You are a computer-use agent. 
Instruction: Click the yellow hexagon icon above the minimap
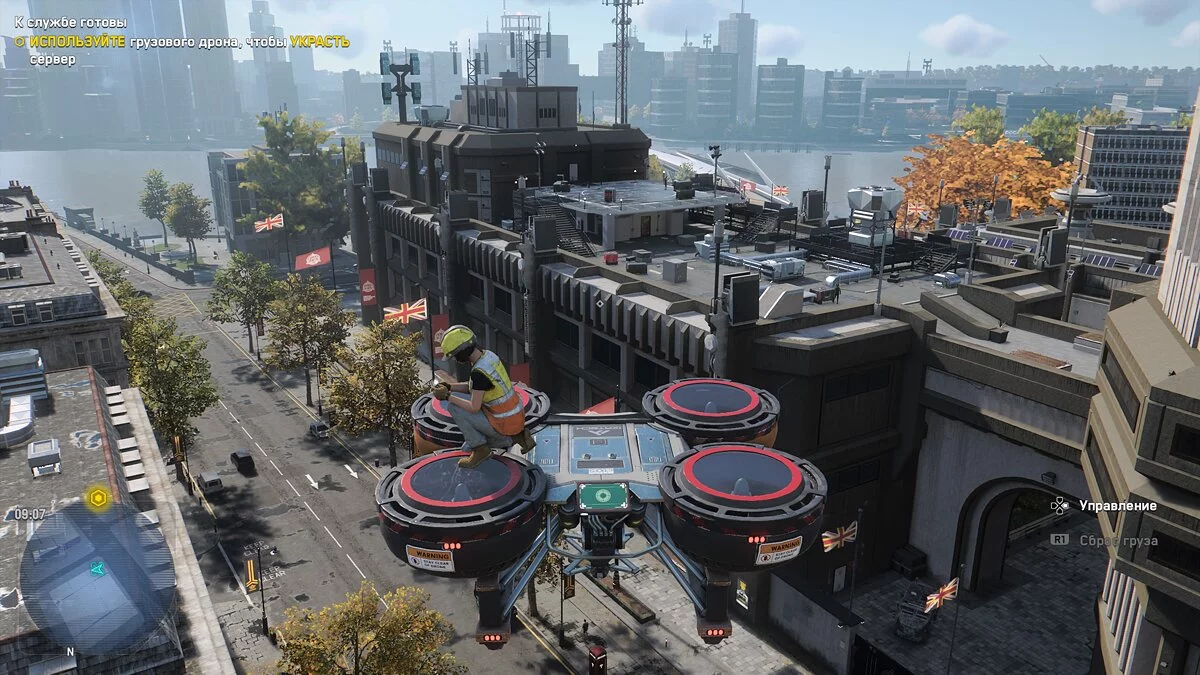(x=98, y=497)
